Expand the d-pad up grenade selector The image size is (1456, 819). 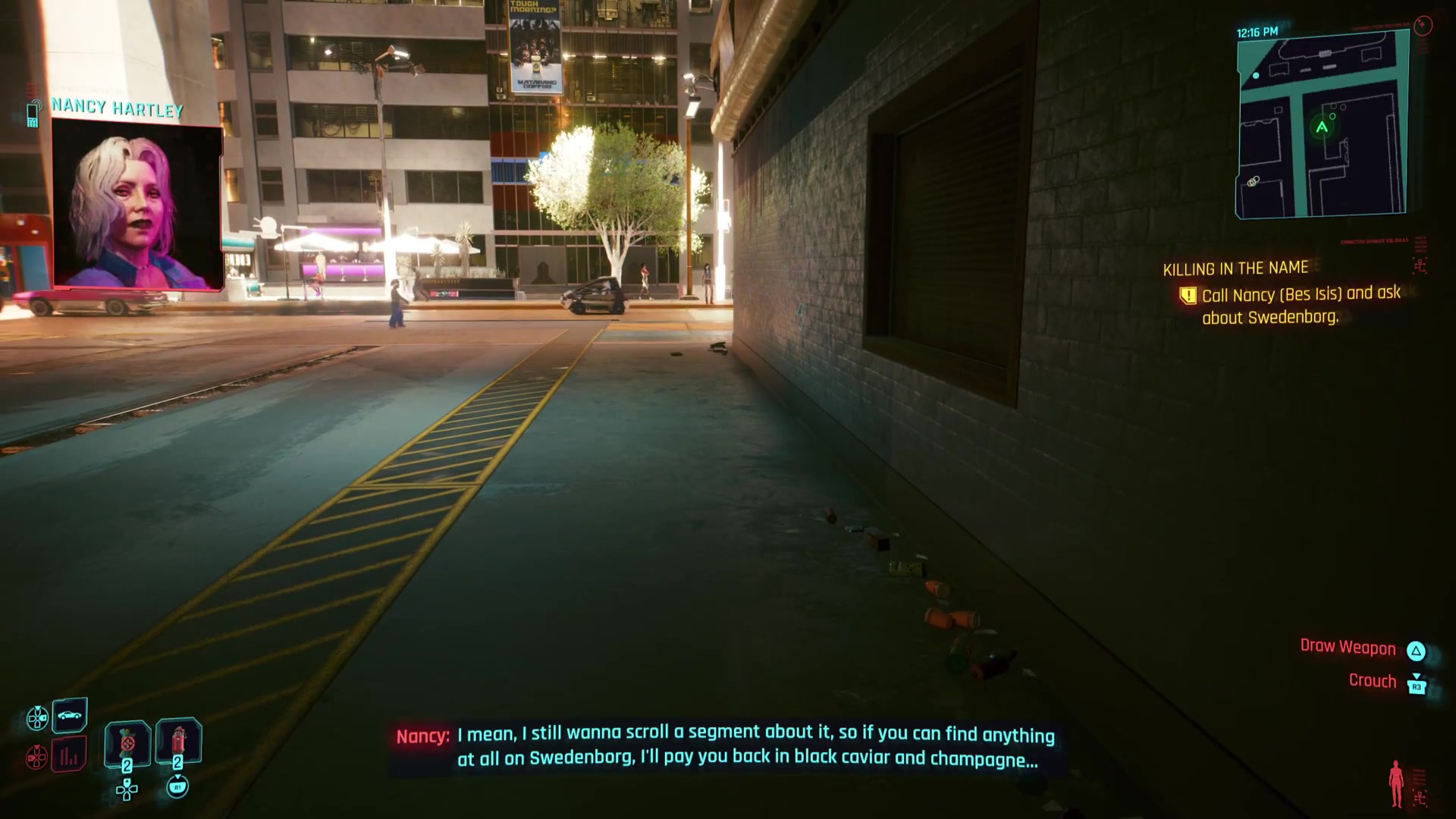point(127,790)
